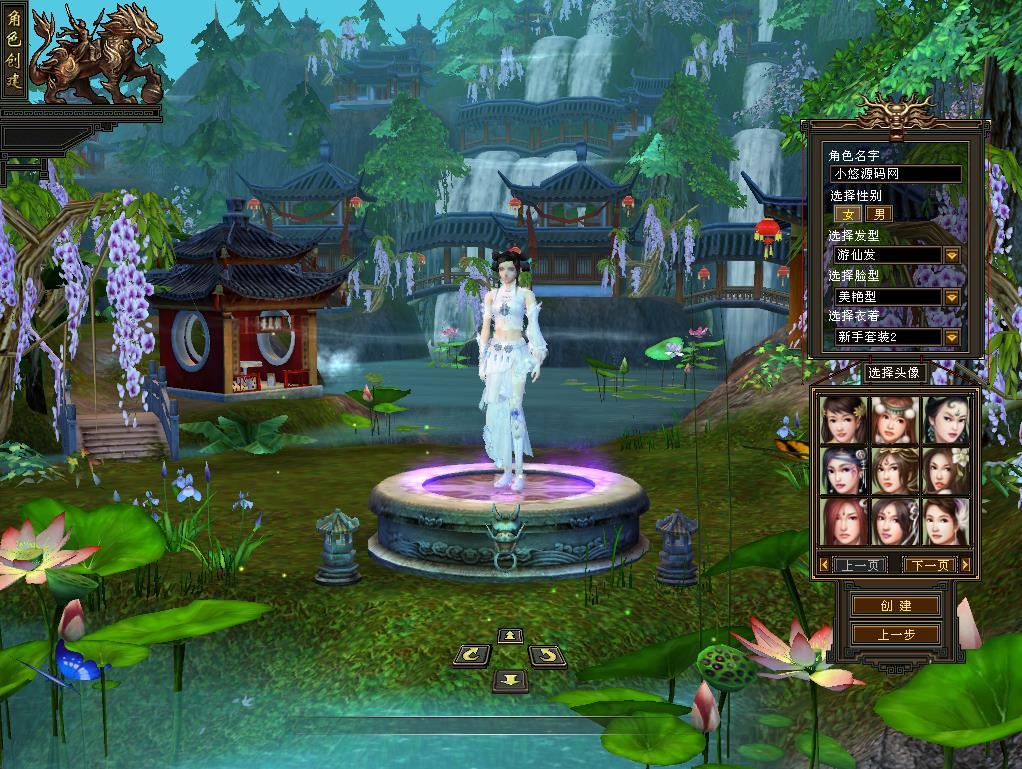Choose the purple-haired portrait with face markings
Image resolution: width=1022 pixels, height=769 pixels.
[843, 470]
